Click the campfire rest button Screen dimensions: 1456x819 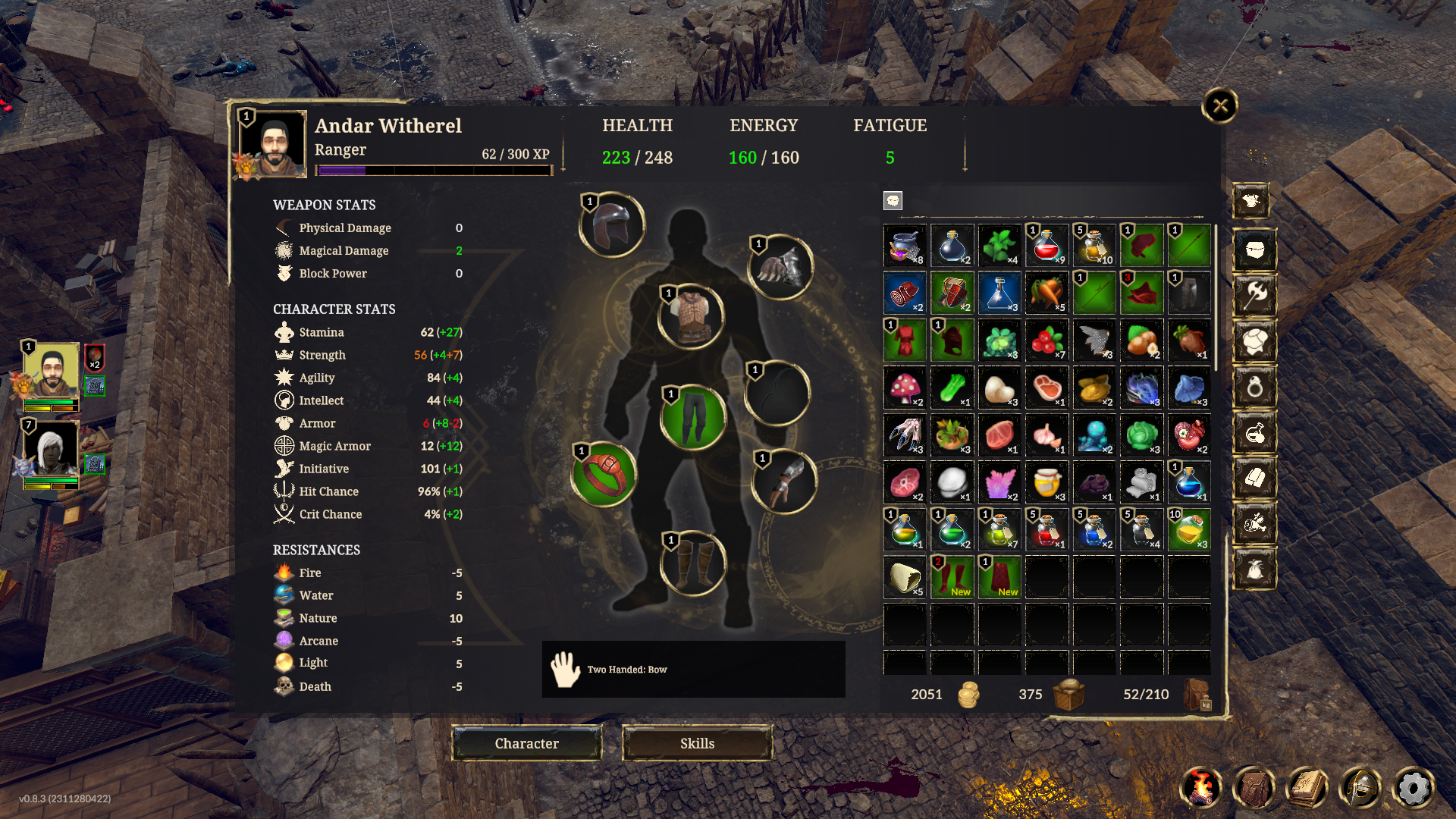point(1201,789)
